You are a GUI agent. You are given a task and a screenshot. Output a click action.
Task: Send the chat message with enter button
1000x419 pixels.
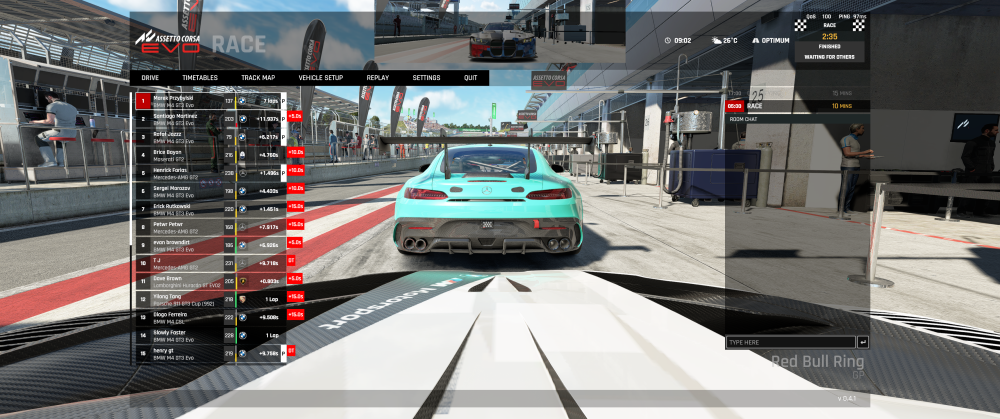pos(863,342)
